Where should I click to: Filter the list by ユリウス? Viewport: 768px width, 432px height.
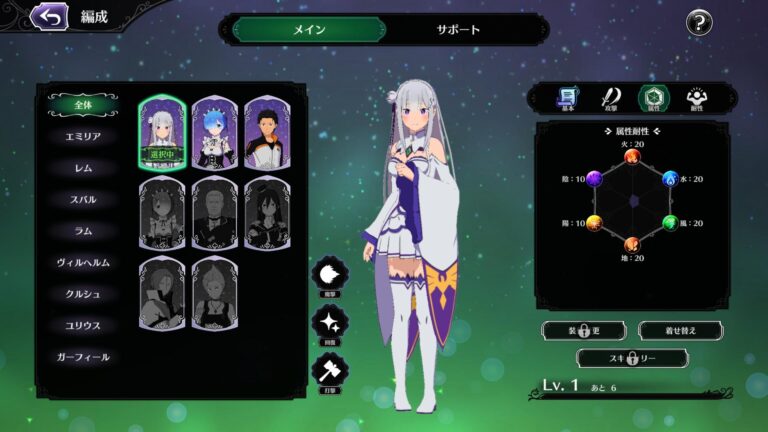point(83,325)
